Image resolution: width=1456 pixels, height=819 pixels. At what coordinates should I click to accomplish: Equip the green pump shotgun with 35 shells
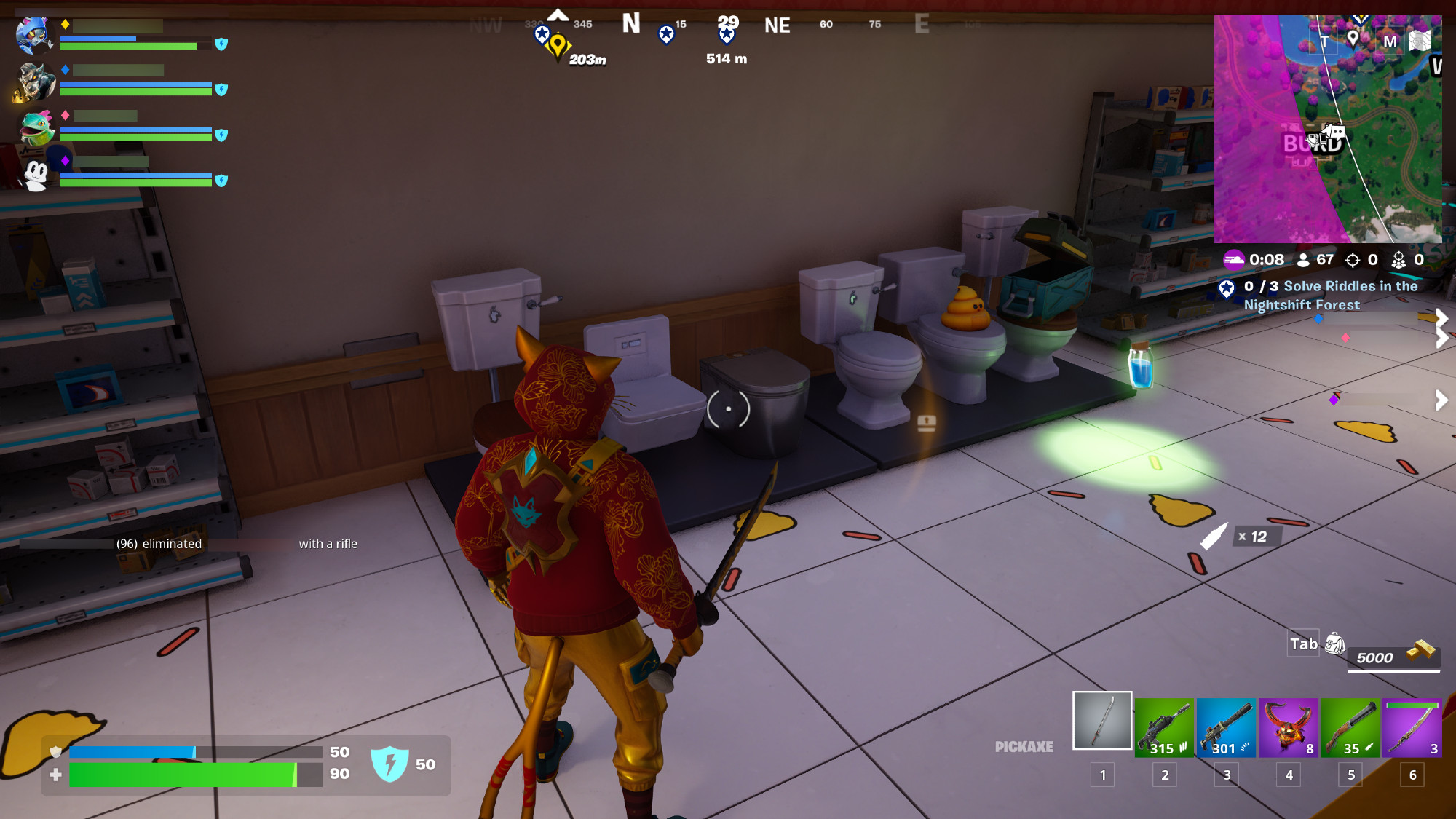point(1350,727)
